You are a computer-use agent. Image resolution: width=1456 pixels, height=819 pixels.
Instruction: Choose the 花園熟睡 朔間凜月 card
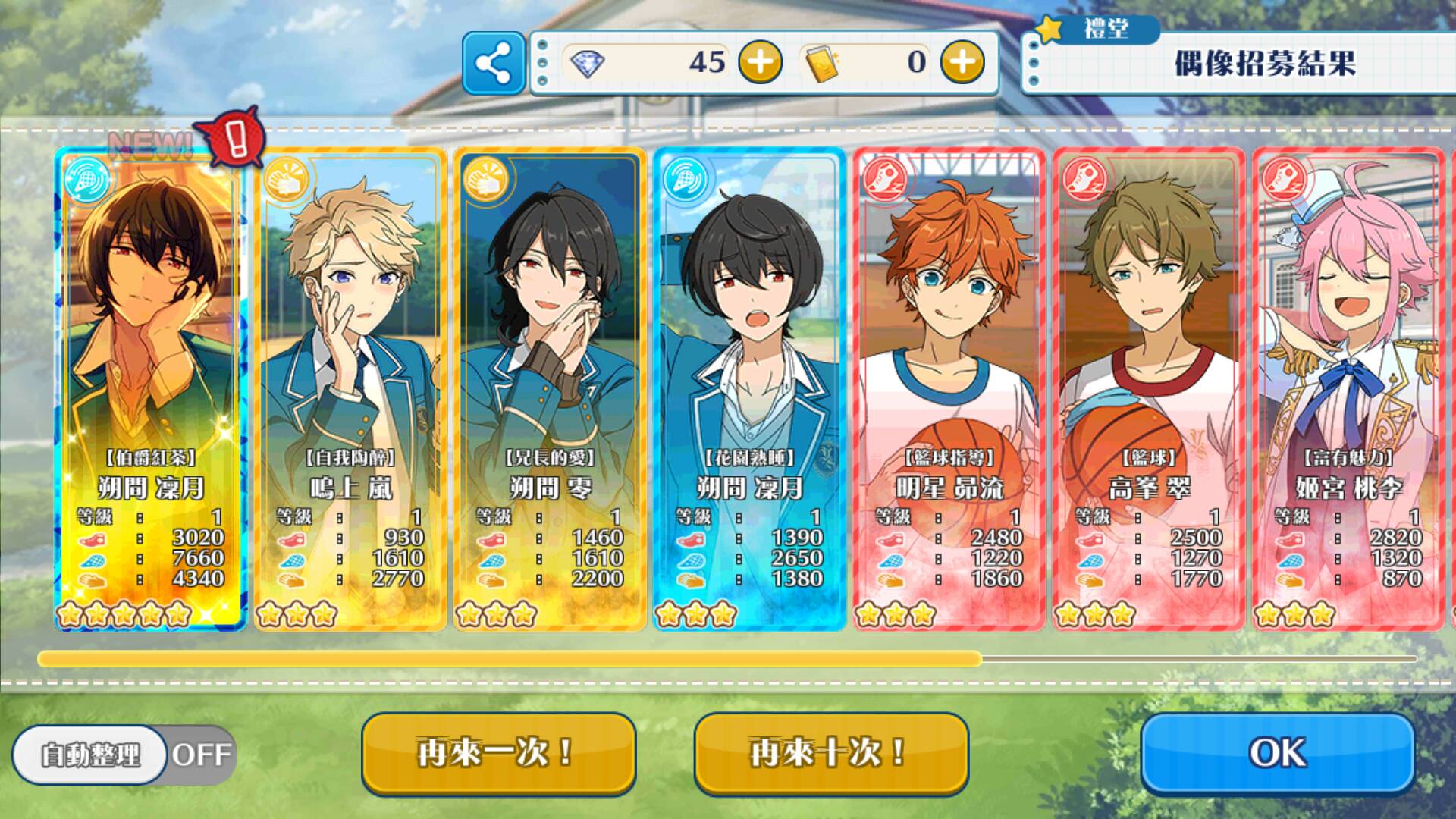pyautogui.click(x=749, y=388)
